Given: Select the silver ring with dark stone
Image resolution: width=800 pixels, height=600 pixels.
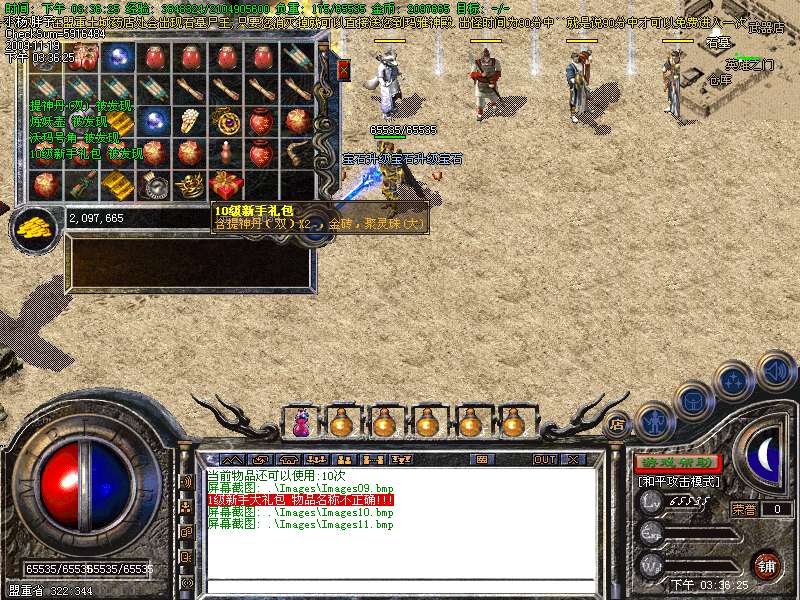Looking at the screenshot, I should click(x=153, y=185).
